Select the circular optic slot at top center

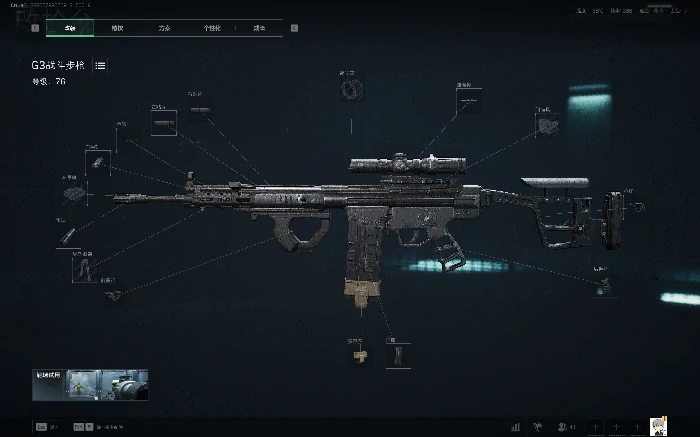(x=349, y=89)
